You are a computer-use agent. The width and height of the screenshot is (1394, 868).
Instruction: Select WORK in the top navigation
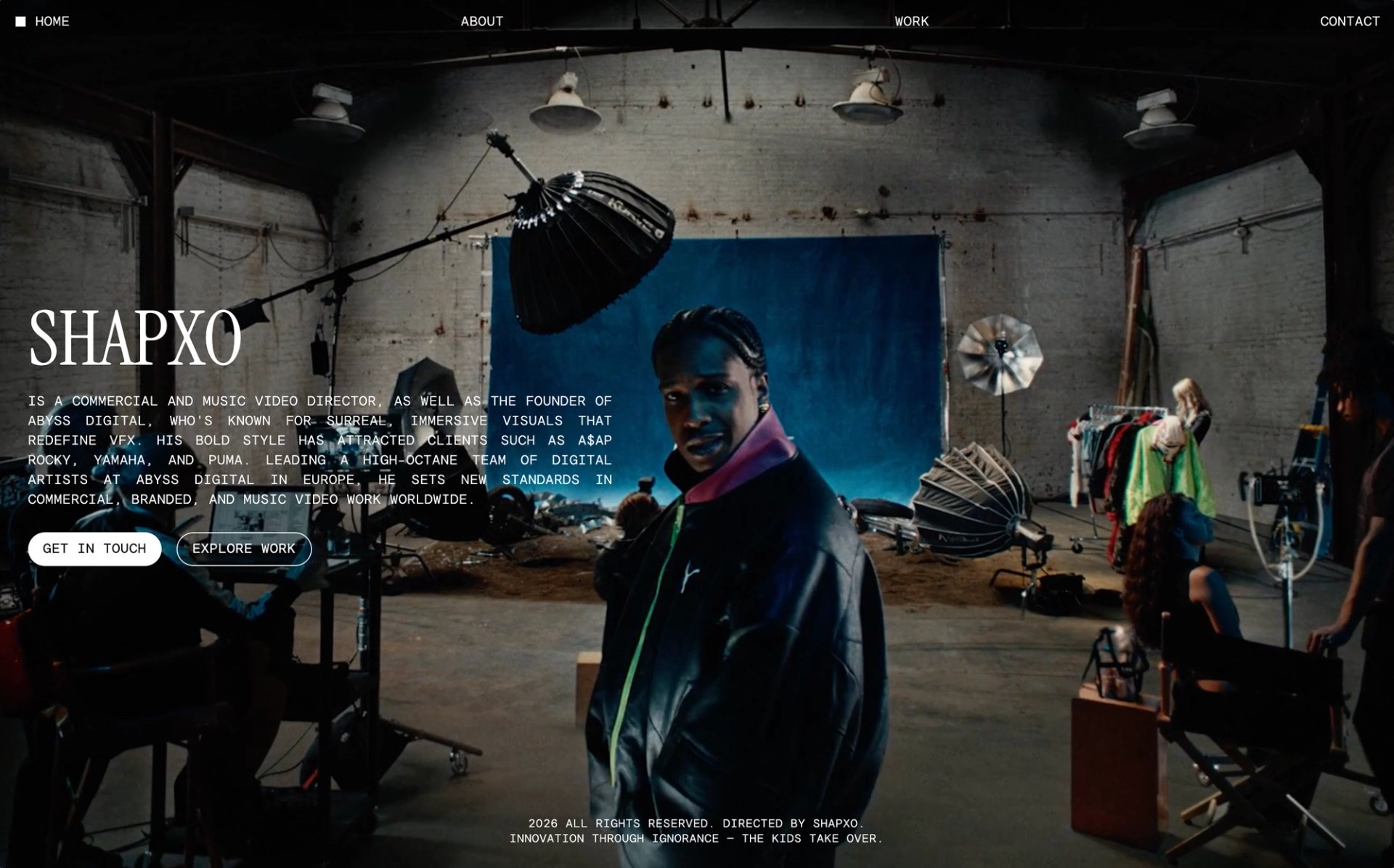(x=911, y=22)
